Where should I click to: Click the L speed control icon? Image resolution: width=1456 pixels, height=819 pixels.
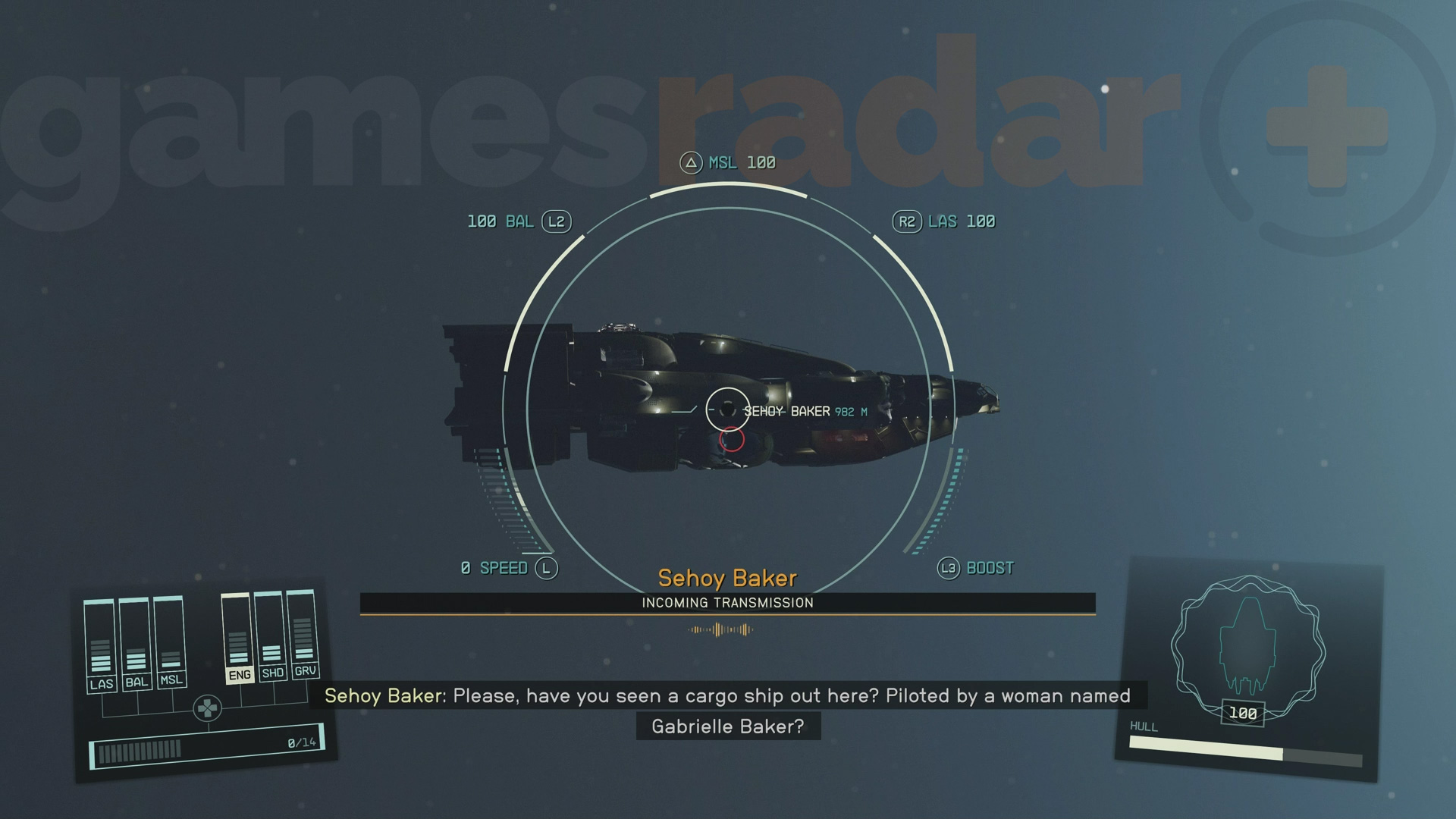(x=548, y=566)
